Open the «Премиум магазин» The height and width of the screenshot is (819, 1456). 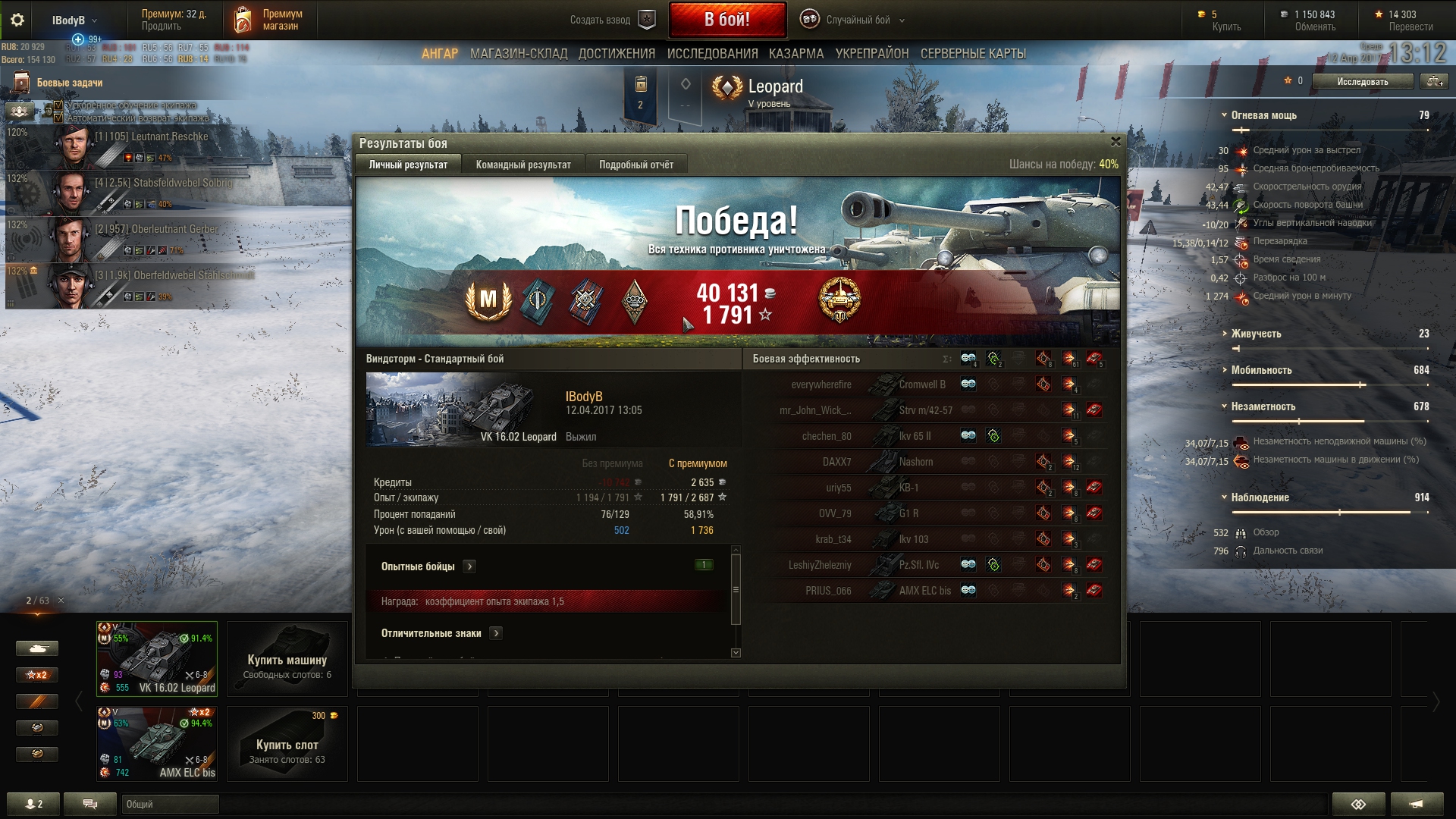[x=270, y=20]
